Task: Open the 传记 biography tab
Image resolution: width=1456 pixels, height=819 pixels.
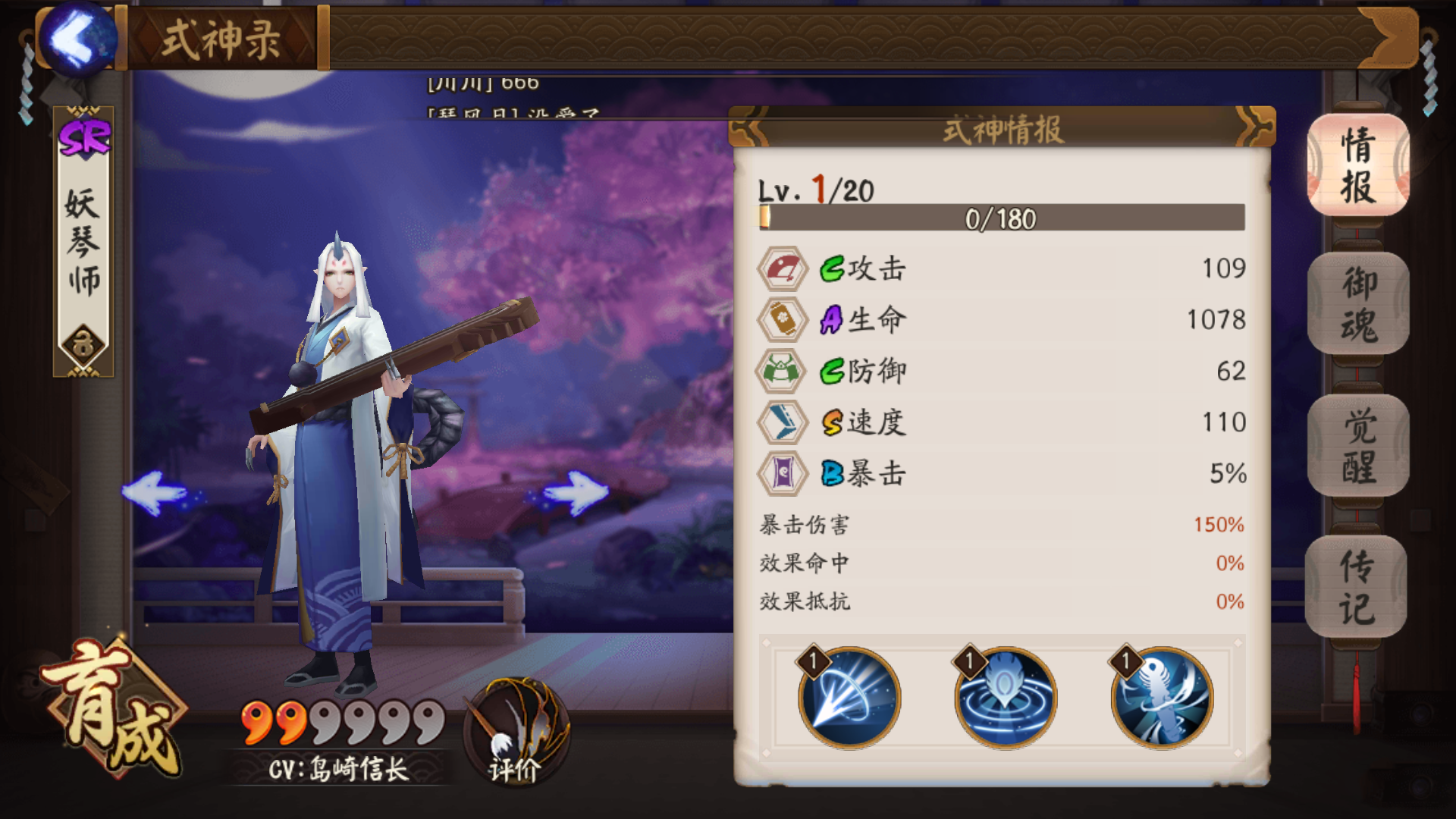Action: click(1357, 587)
